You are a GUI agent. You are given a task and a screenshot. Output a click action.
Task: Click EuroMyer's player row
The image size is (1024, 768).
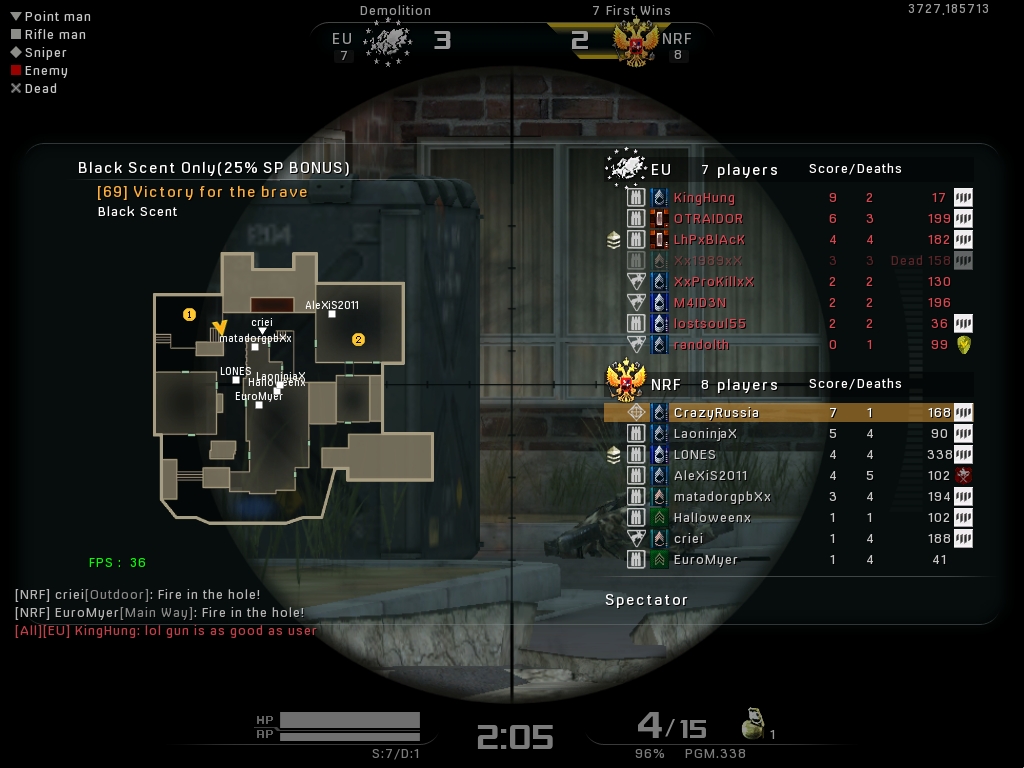click(705, 560)
